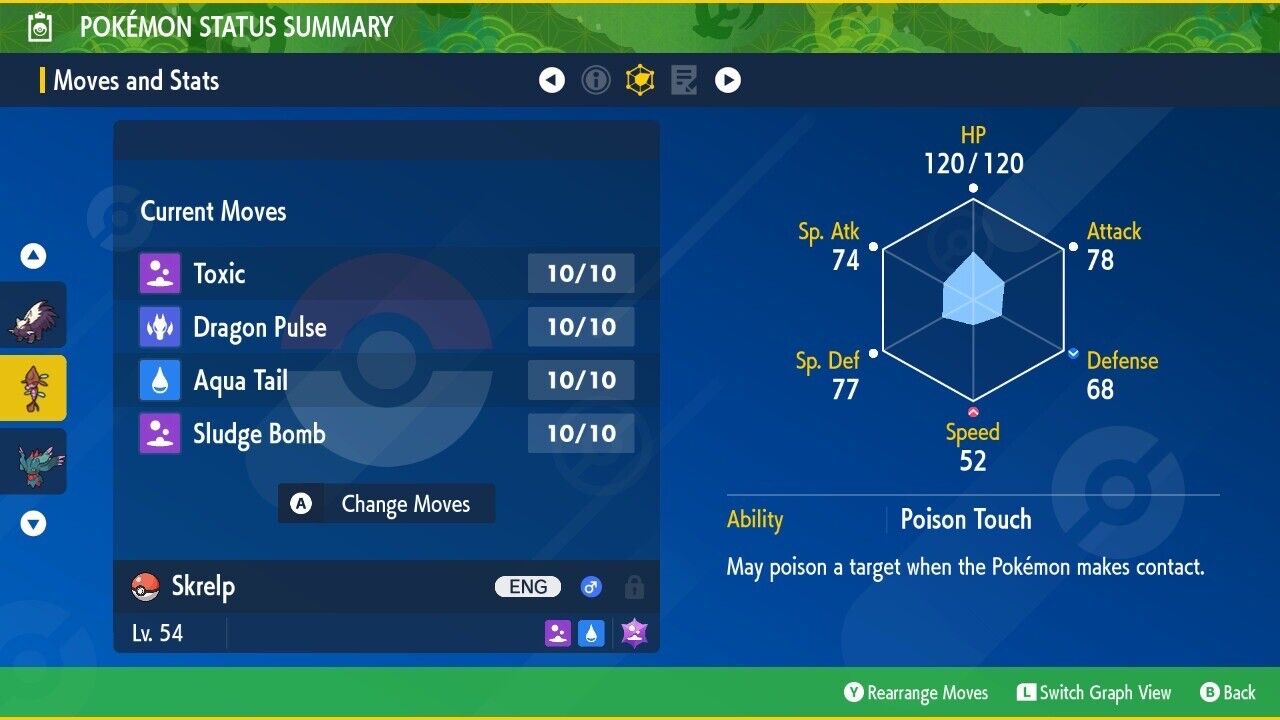
Task: Switch to the memo notes tab
Action: (684, 80)
